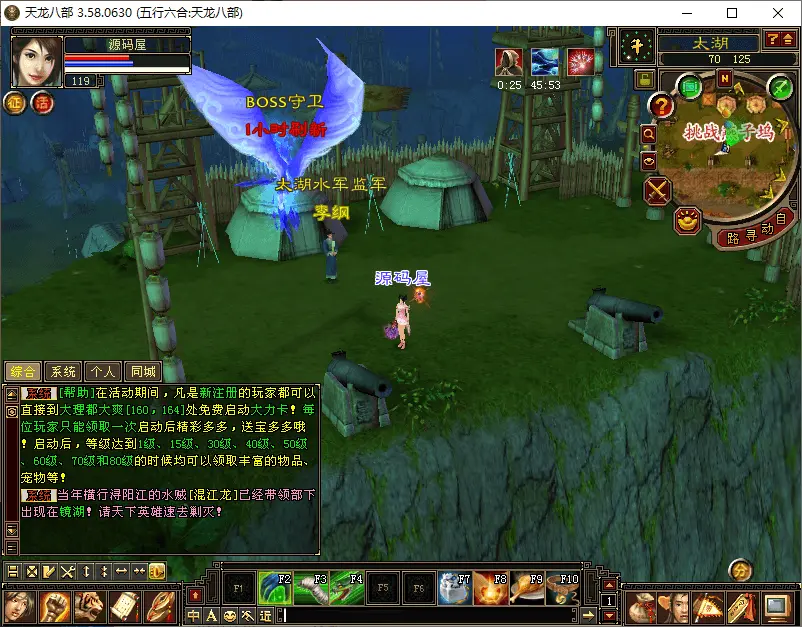Activate the F8 fire skill slot

(490, 588)
